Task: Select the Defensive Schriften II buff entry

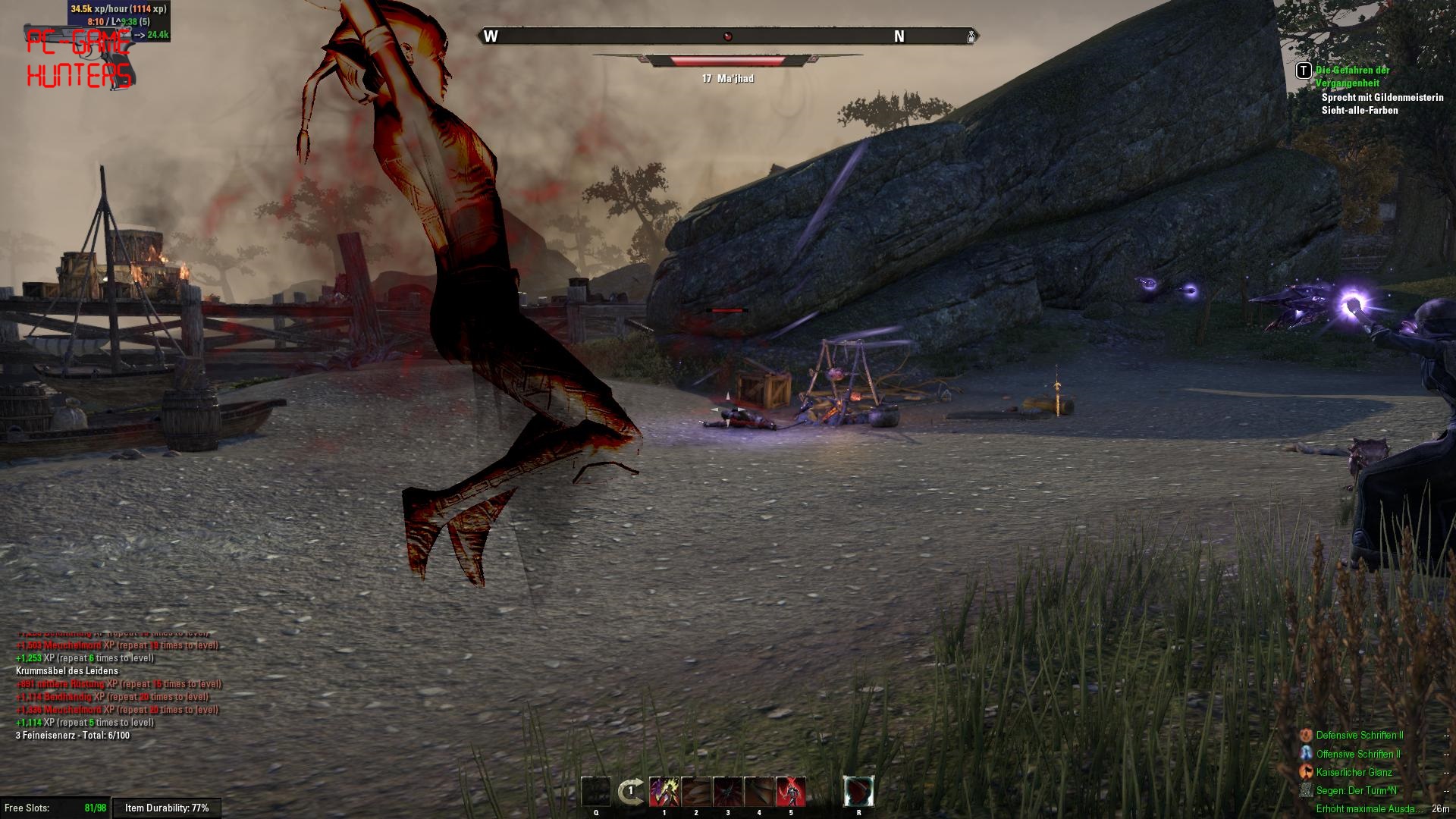Action: tap(1359, 736)
